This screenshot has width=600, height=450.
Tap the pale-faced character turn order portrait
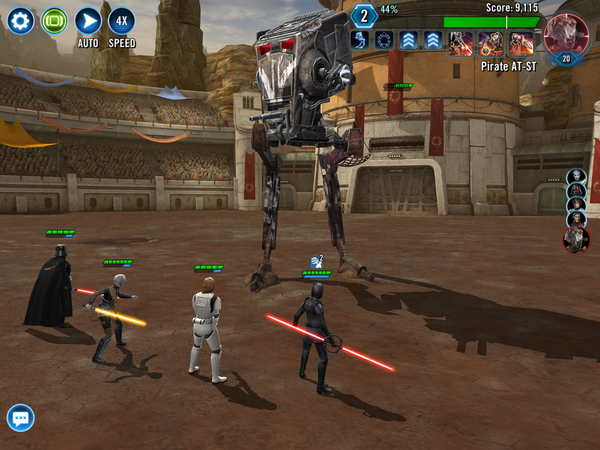pos(576,178)
